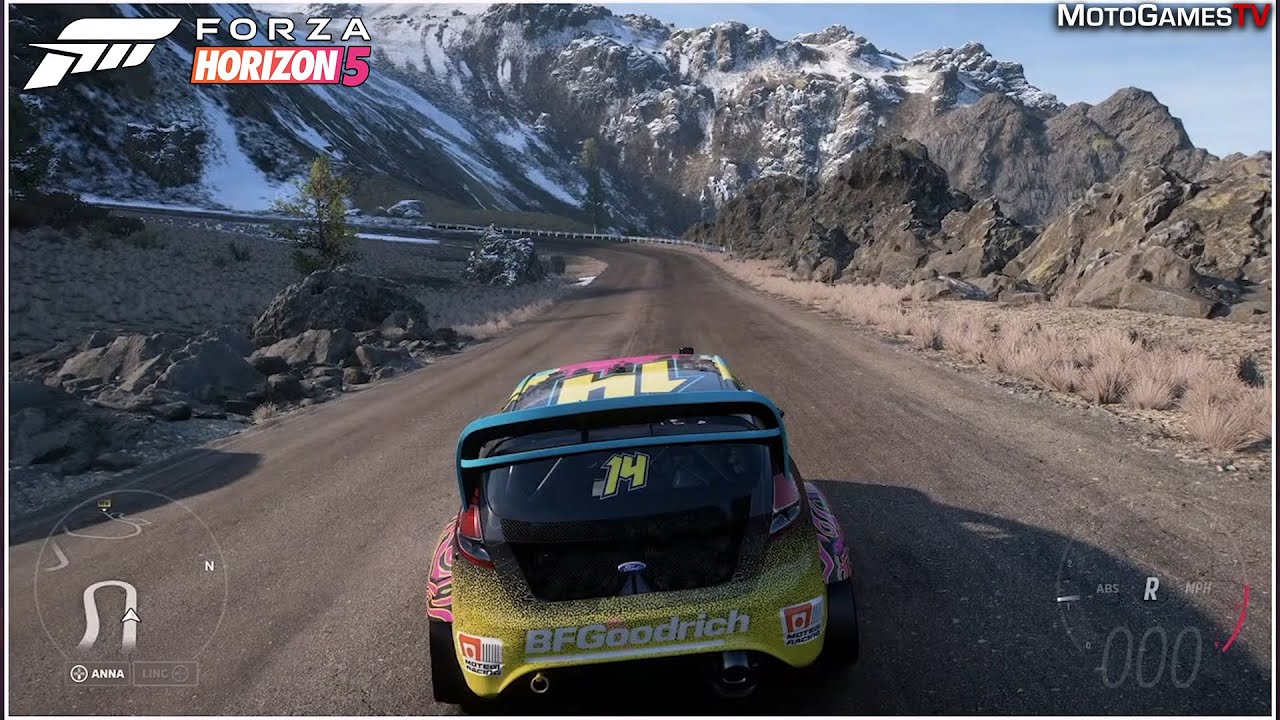Select the yellow marker on the minimap
1280x720 pixels.
[x=104, y=507]
